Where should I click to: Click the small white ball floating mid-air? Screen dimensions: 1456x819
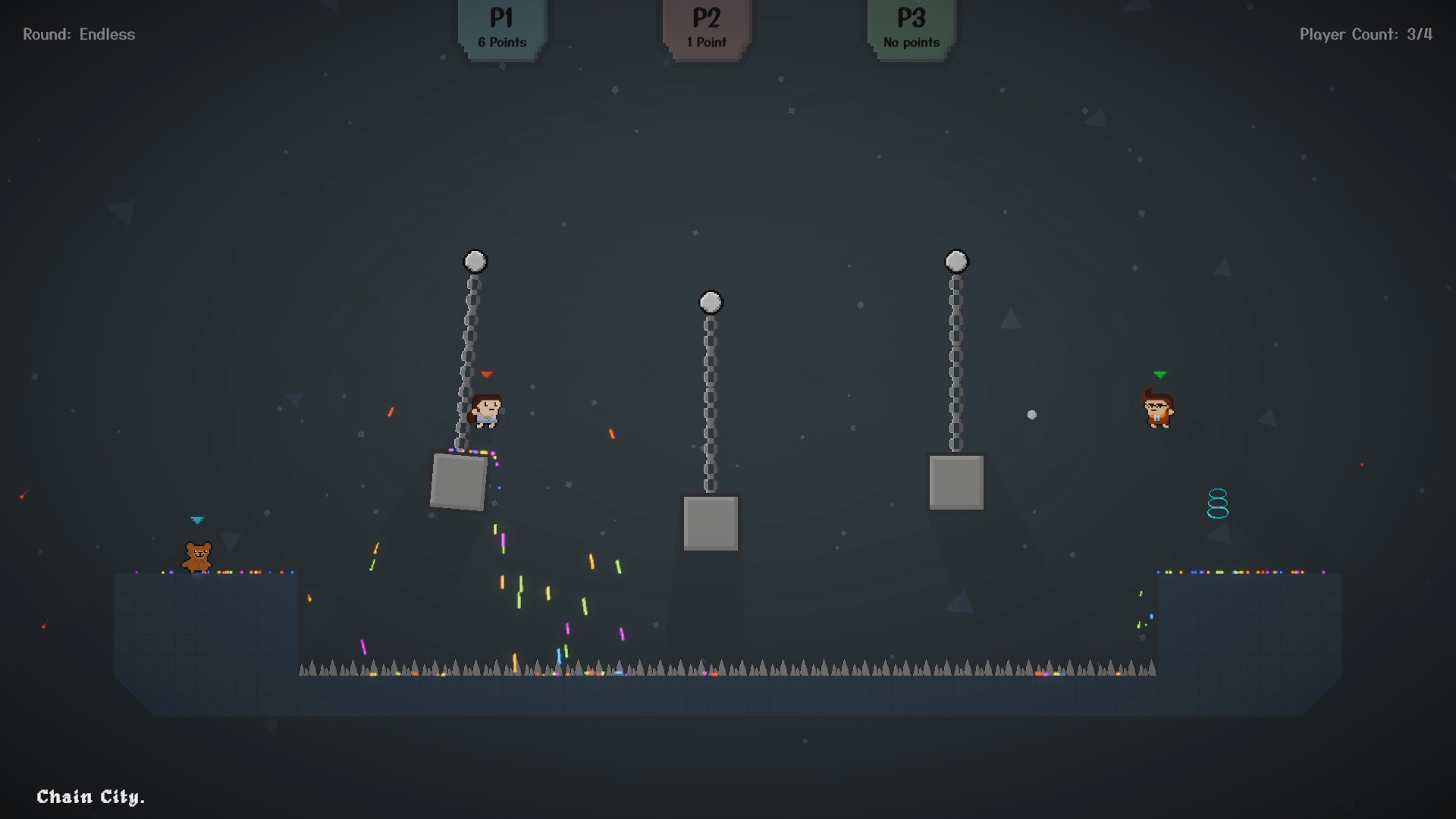point(1031,413)
